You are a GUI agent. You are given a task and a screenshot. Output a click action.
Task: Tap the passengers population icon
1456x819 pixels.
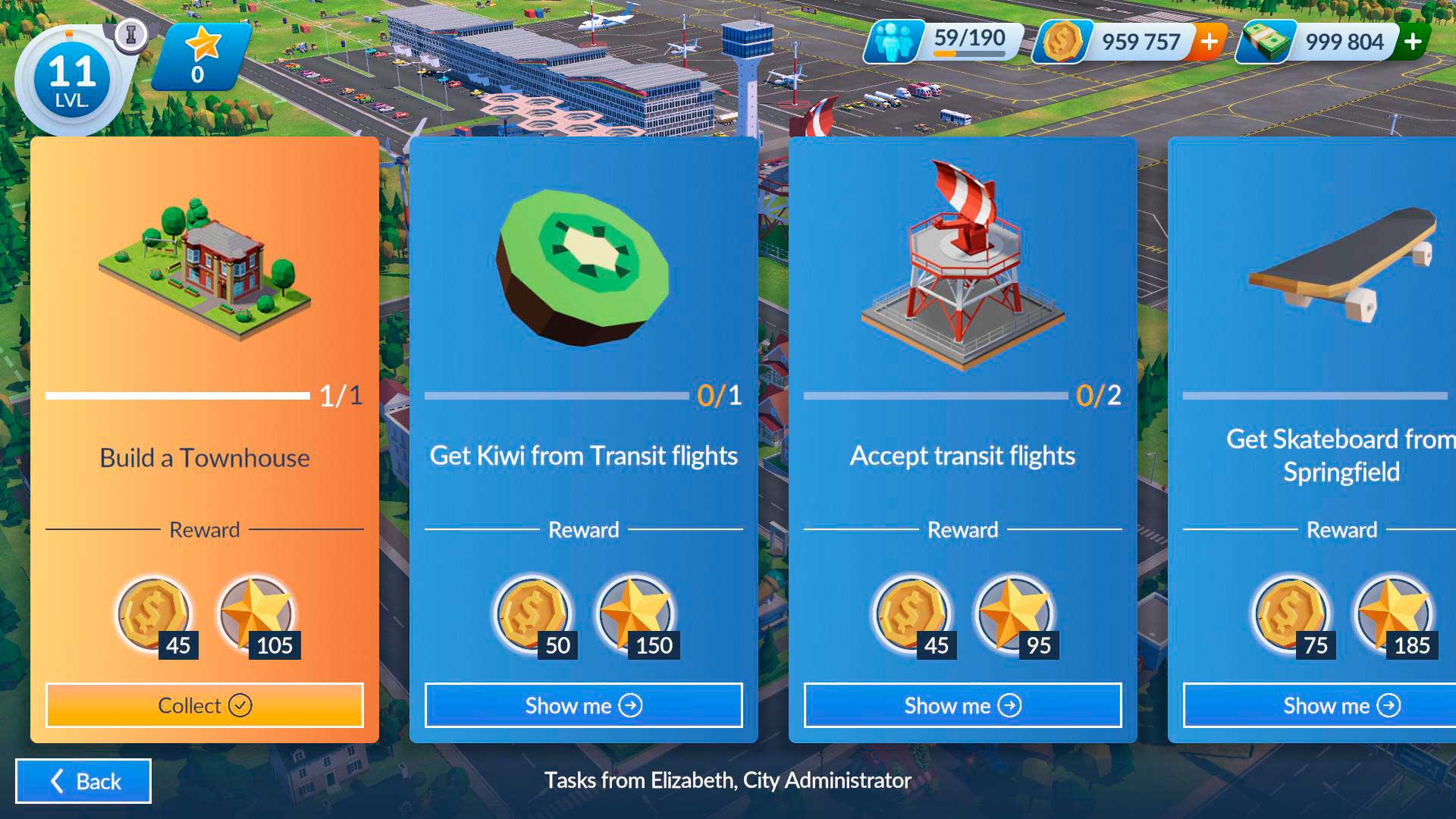tap(894, 42)
